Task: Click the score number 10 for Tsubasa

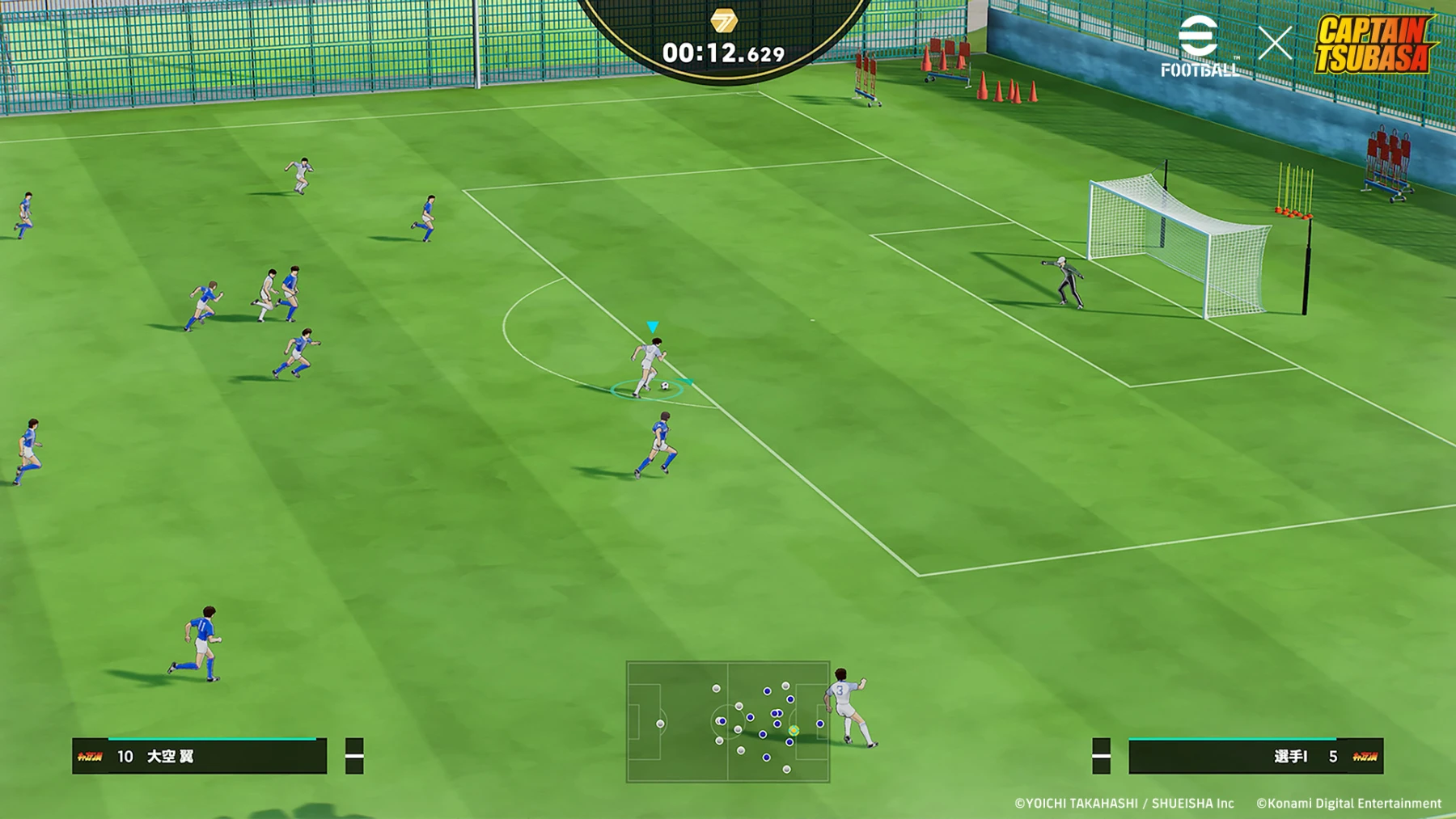Action: (125, 757)
